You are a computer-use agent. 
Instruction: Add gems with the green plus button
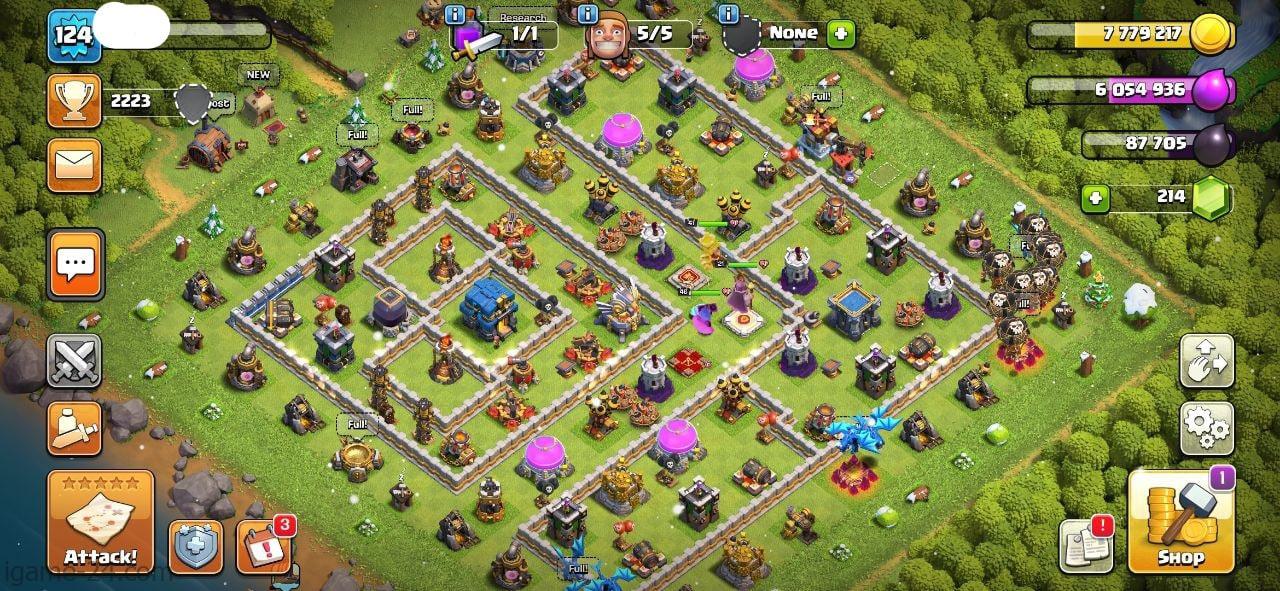point(1096,197)
